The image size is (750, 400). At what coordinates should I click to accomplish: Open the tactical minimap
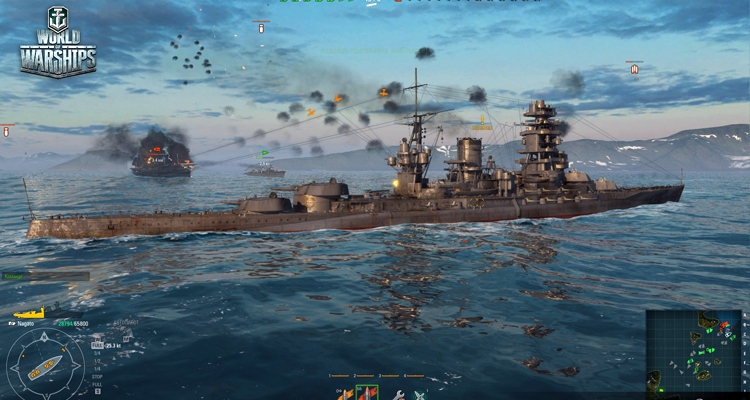click(x=694, y=348)
